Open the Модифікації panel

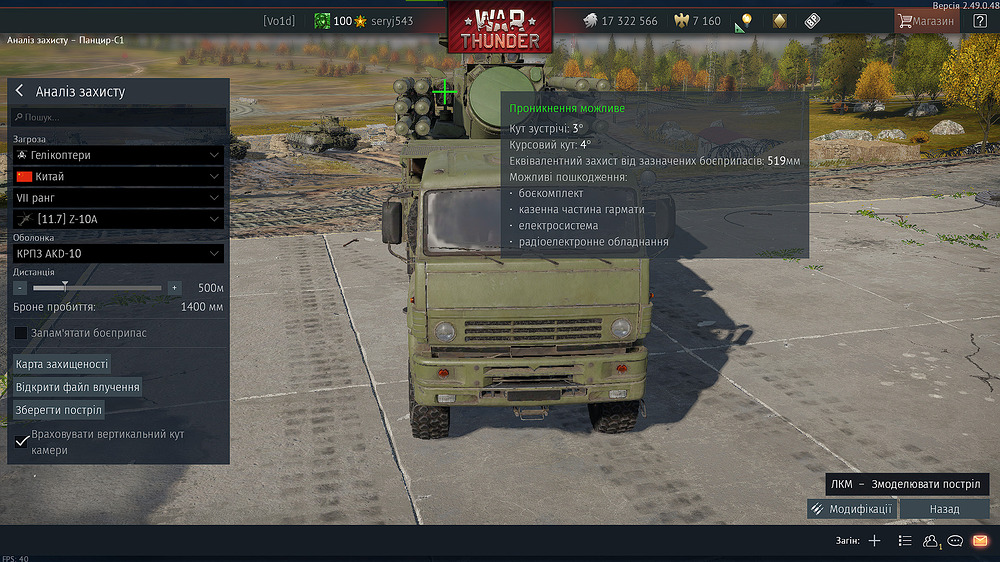pyautogui.click(x=851, y=509)
